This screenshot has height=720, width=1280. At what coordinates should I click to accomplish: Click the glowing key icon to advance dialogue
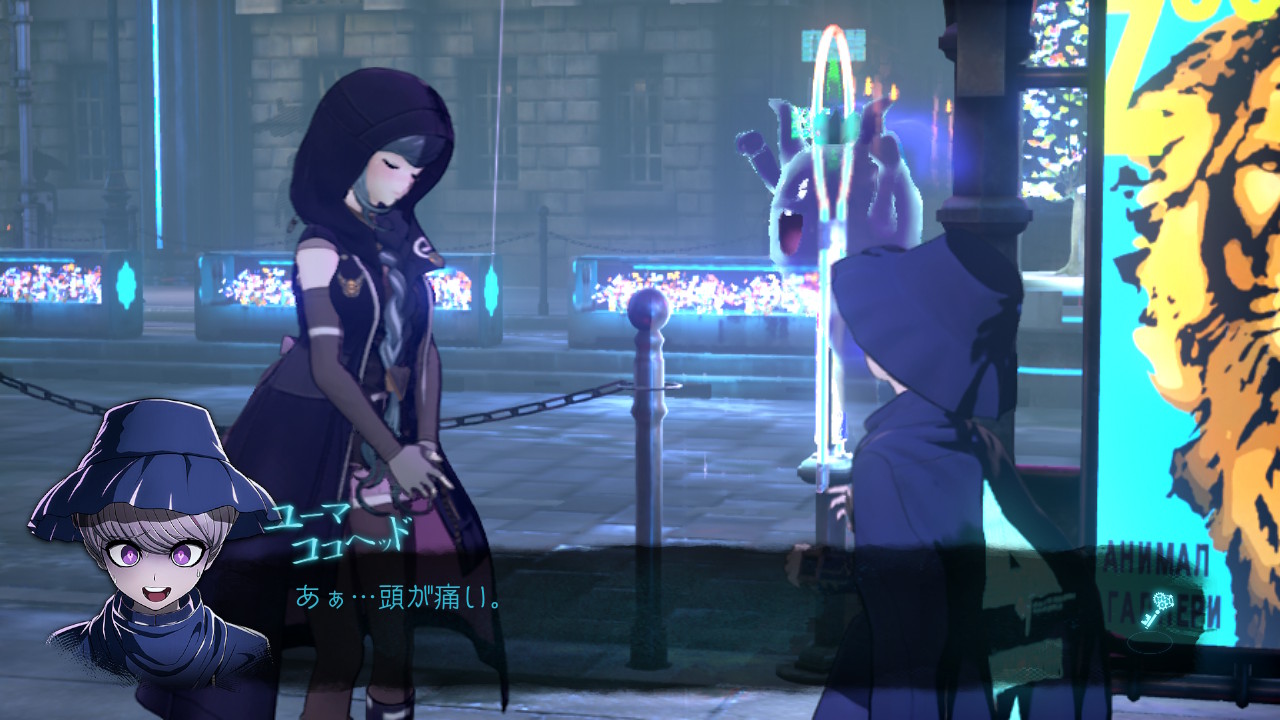coord(1158,610)
